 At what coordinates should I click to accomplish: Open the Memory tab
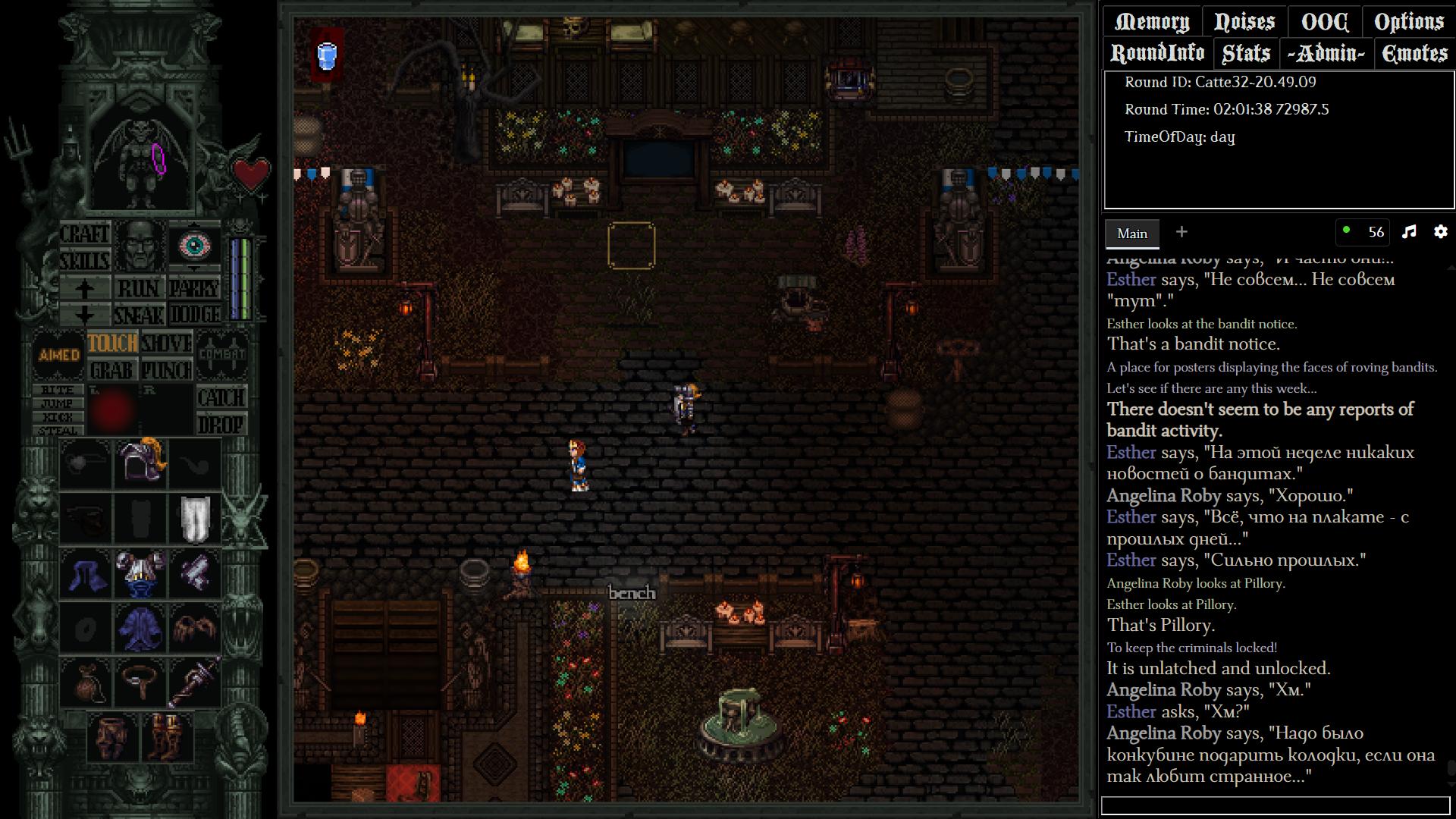(x=1151, y=22)
